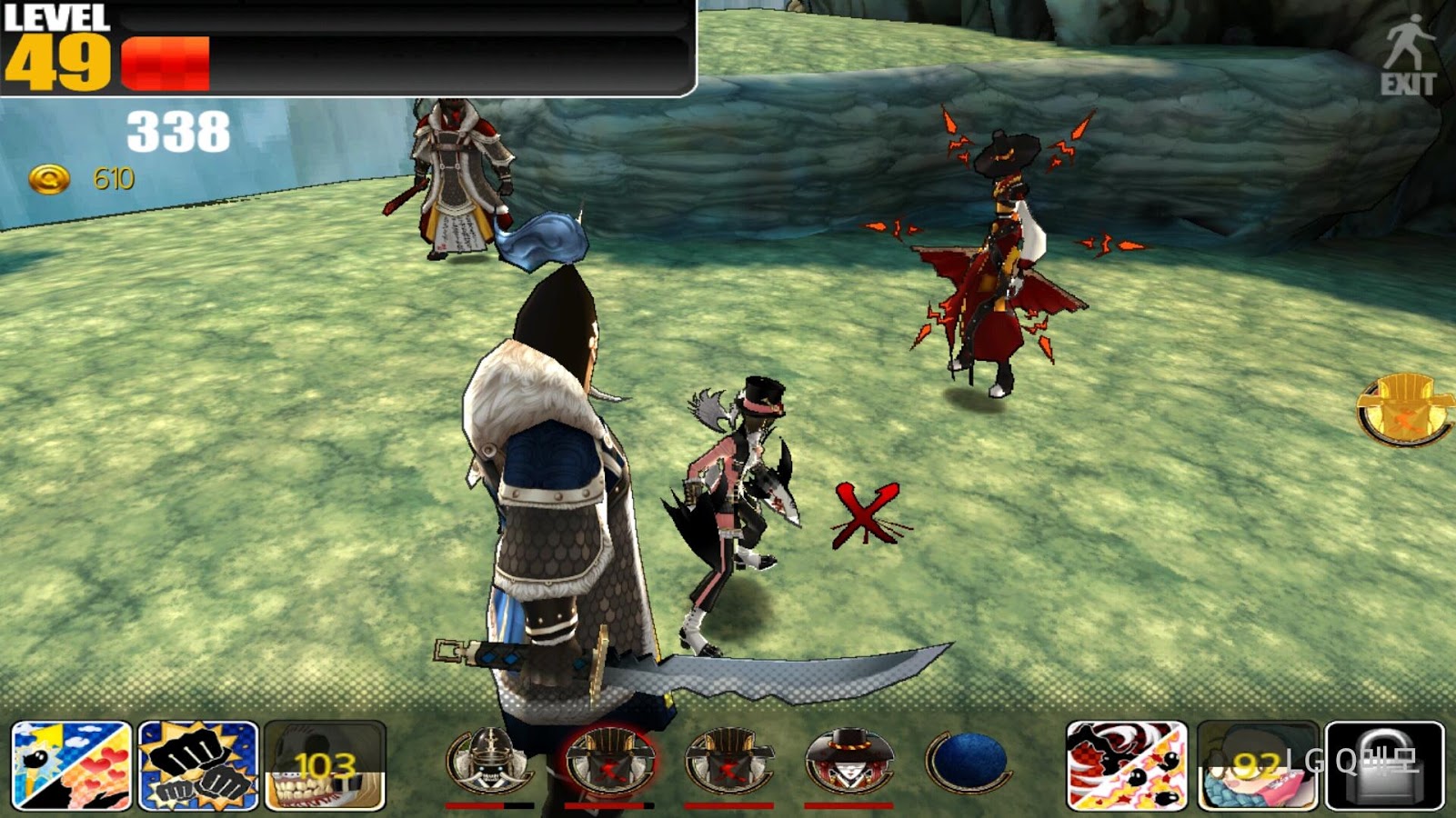Viewport: 1456px width, 818px height.
Task: Click the locked padlock skill slot
Action: coord(1384,765)
